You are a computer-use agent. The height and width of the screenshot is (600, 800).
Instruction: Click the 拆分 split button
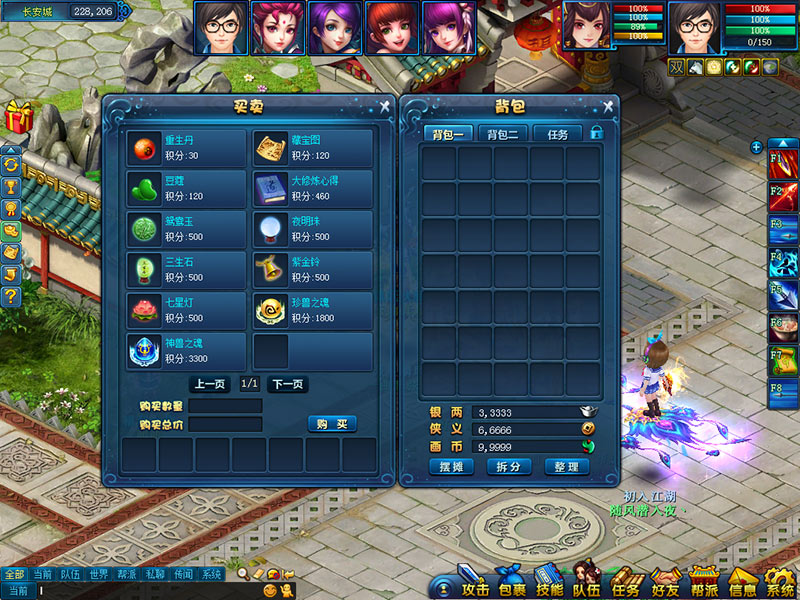click(508, 467)
